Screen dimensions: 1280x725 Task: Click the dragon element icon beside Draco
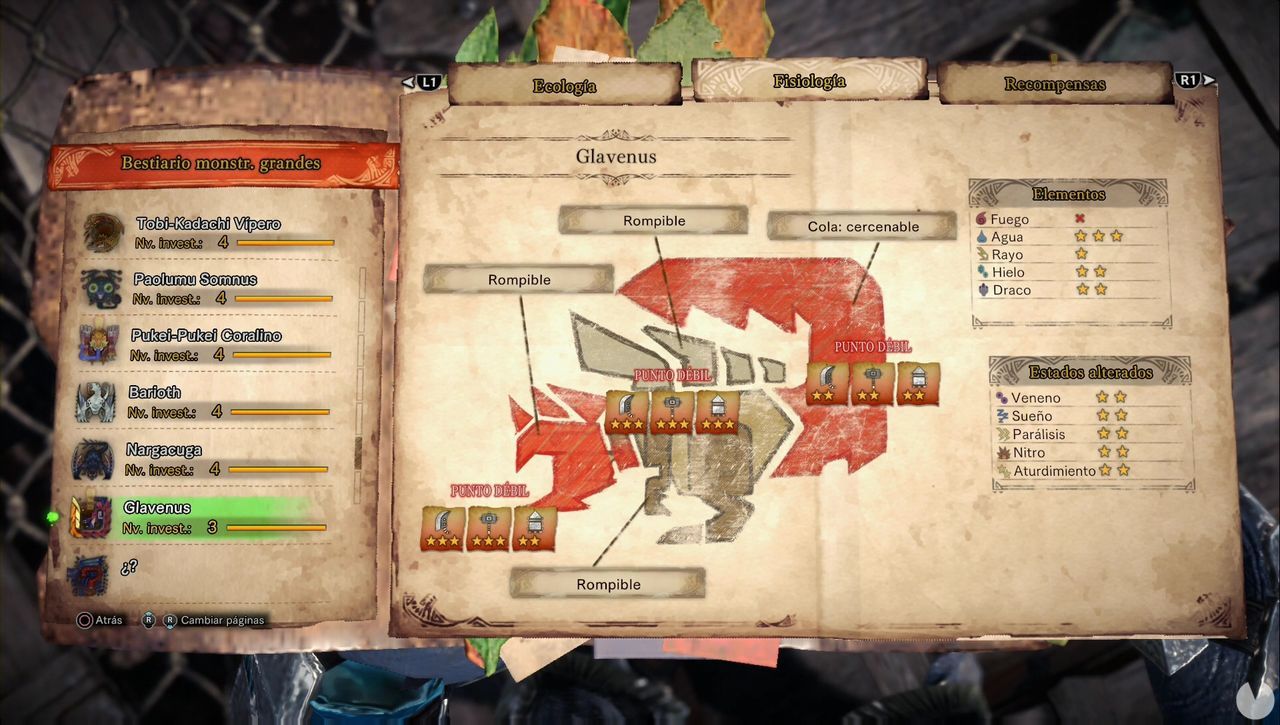[984, 290]
